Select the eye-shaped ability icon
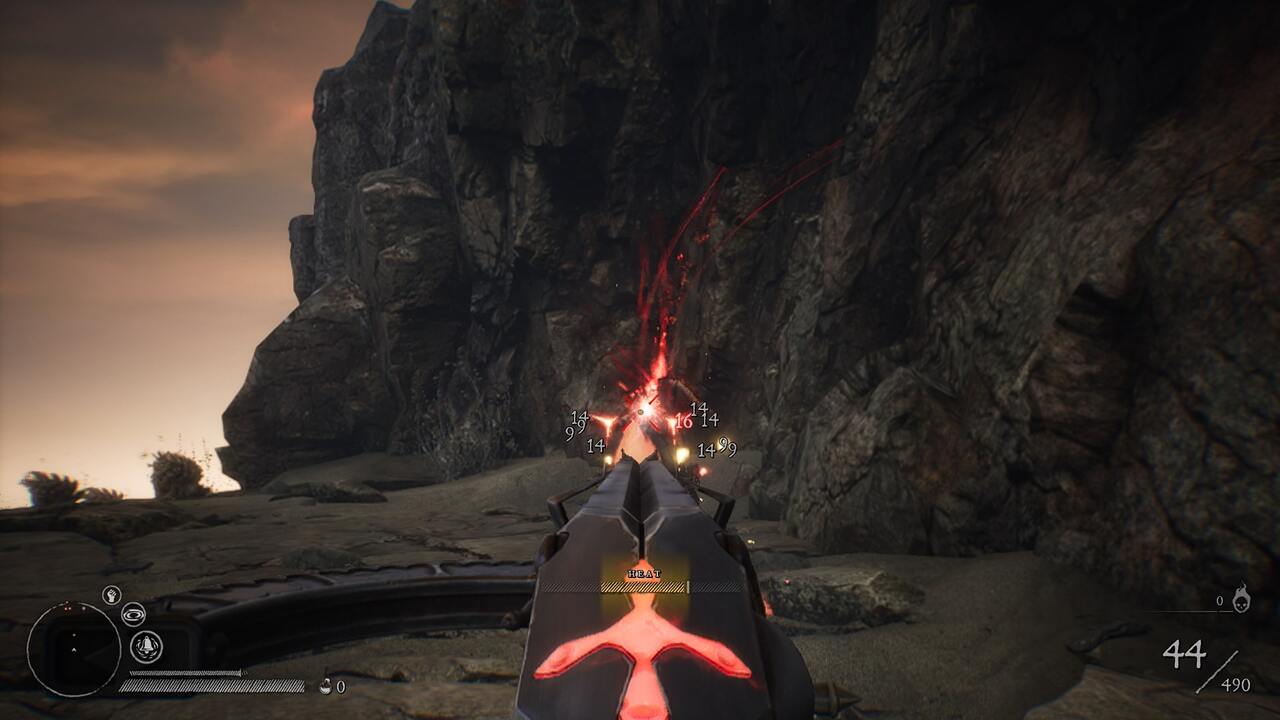 point(133,614)
